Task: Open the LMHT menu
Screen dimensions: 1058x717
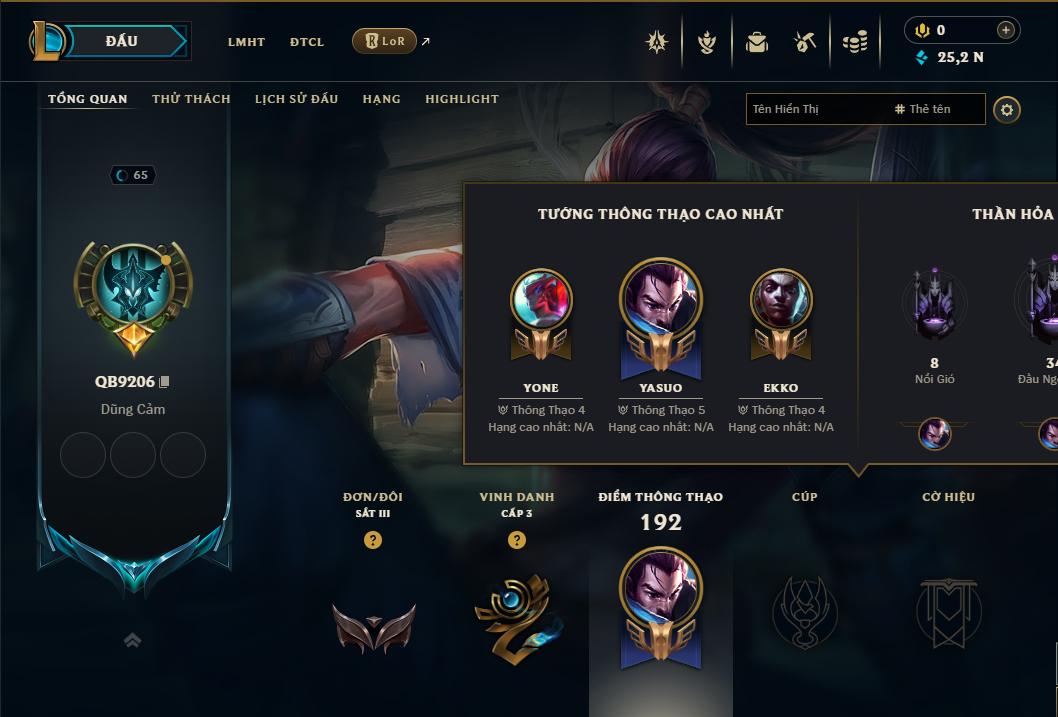Action: click(246, 42)
